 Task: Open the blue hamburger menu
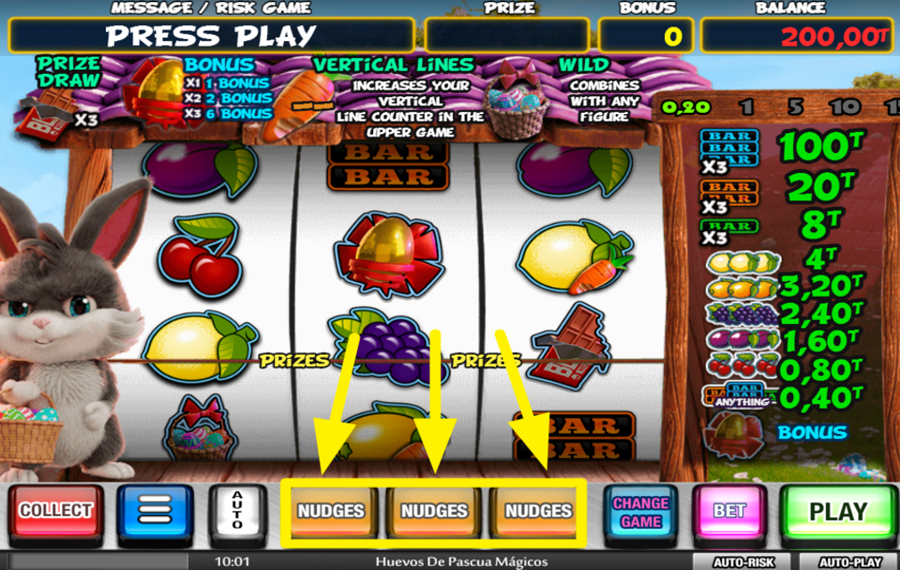[x=155, y=511]
